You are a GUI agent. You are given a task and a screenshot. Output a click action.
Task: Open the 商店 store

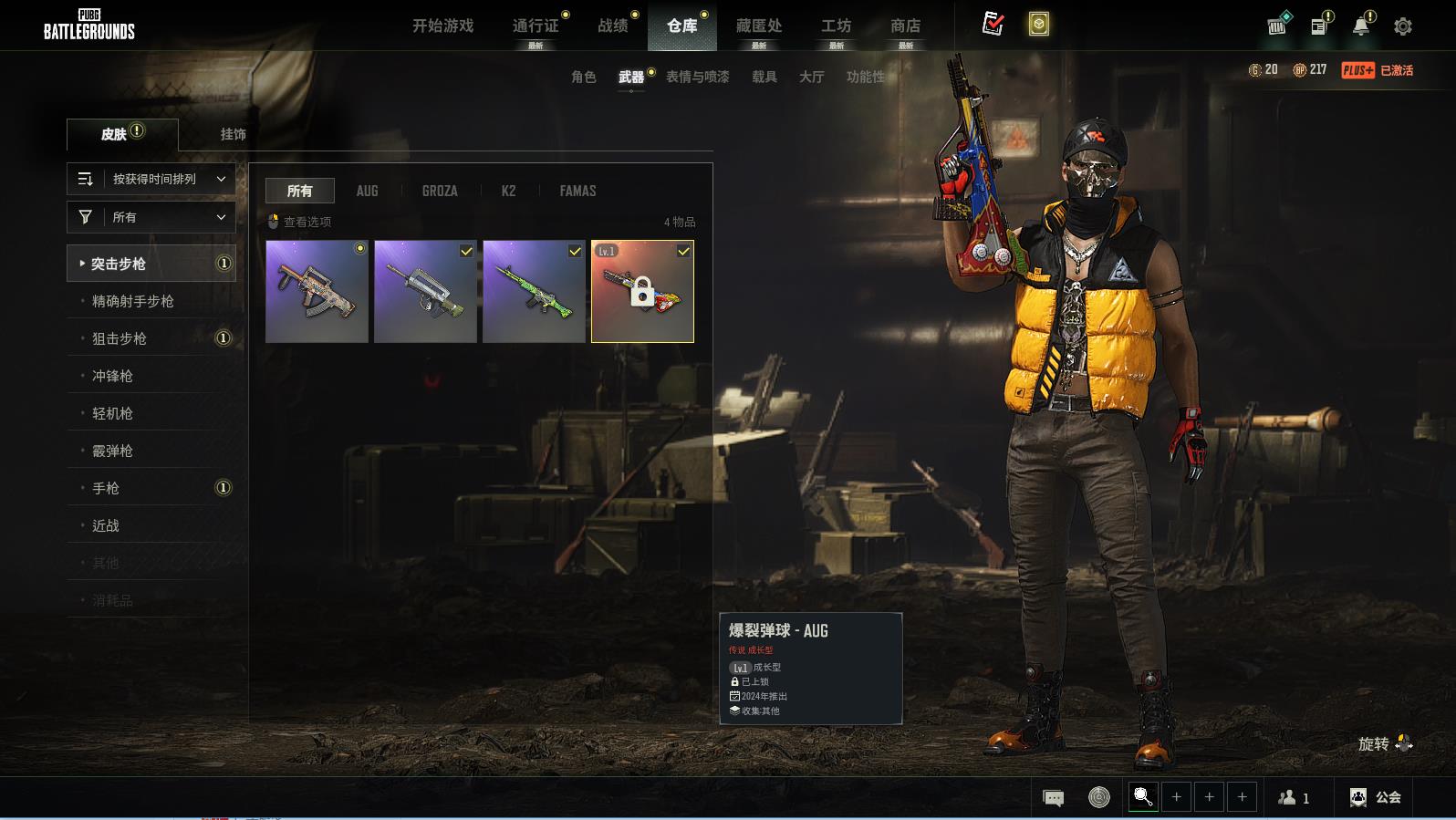(x=905, y=26)
